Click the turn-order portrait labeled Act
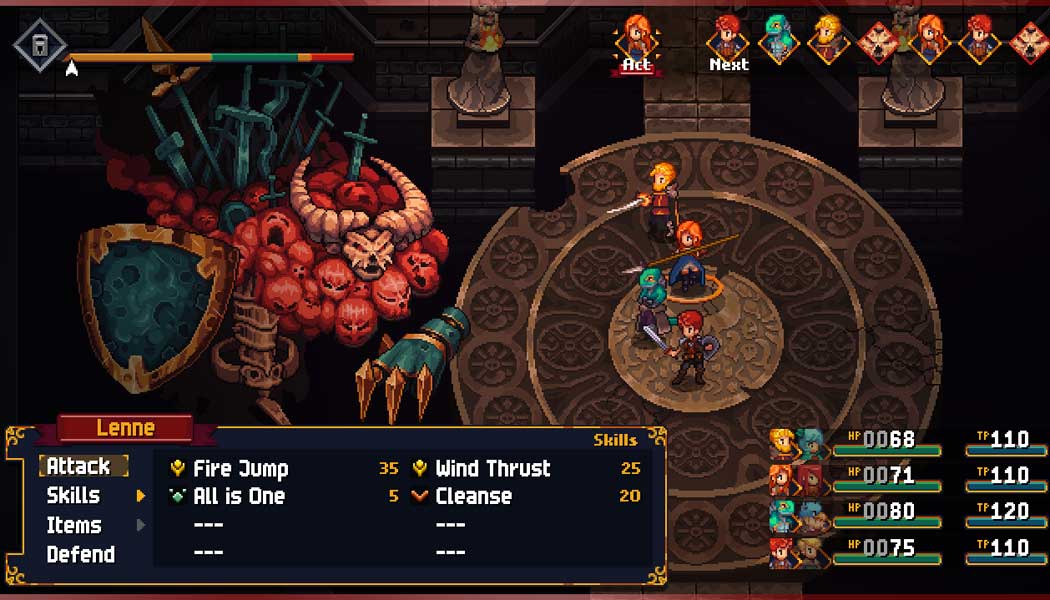The image size is (1050, 600). click(636, 38)
